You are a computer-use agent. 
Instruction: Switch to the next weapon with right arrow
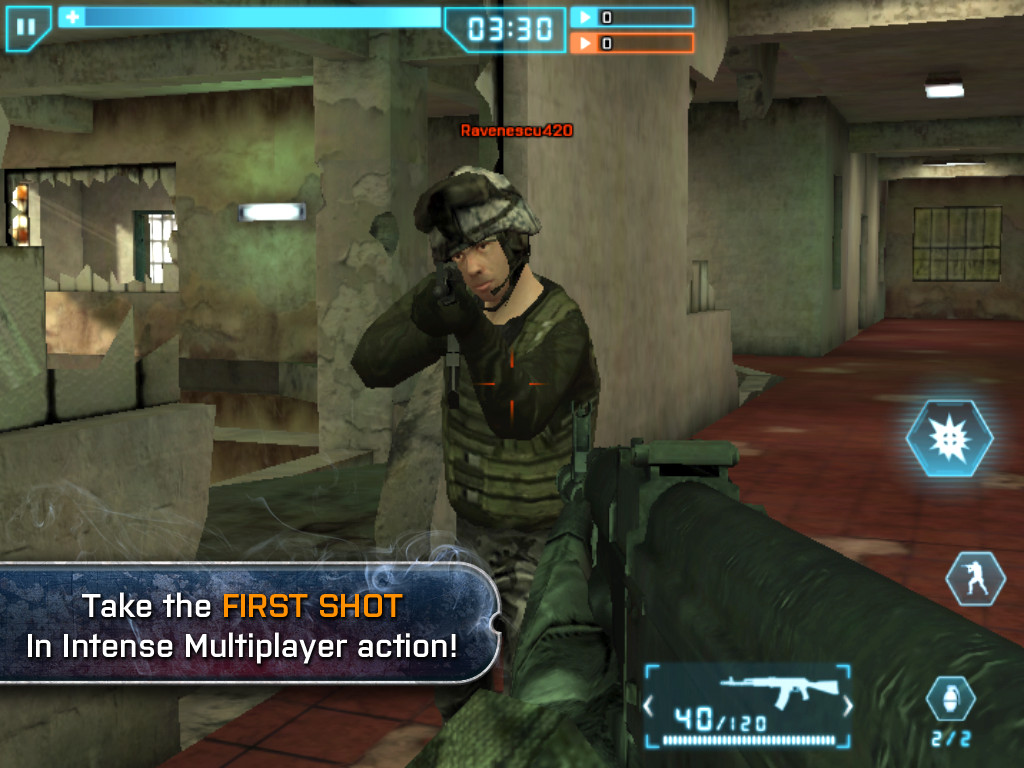click(848, 707)
